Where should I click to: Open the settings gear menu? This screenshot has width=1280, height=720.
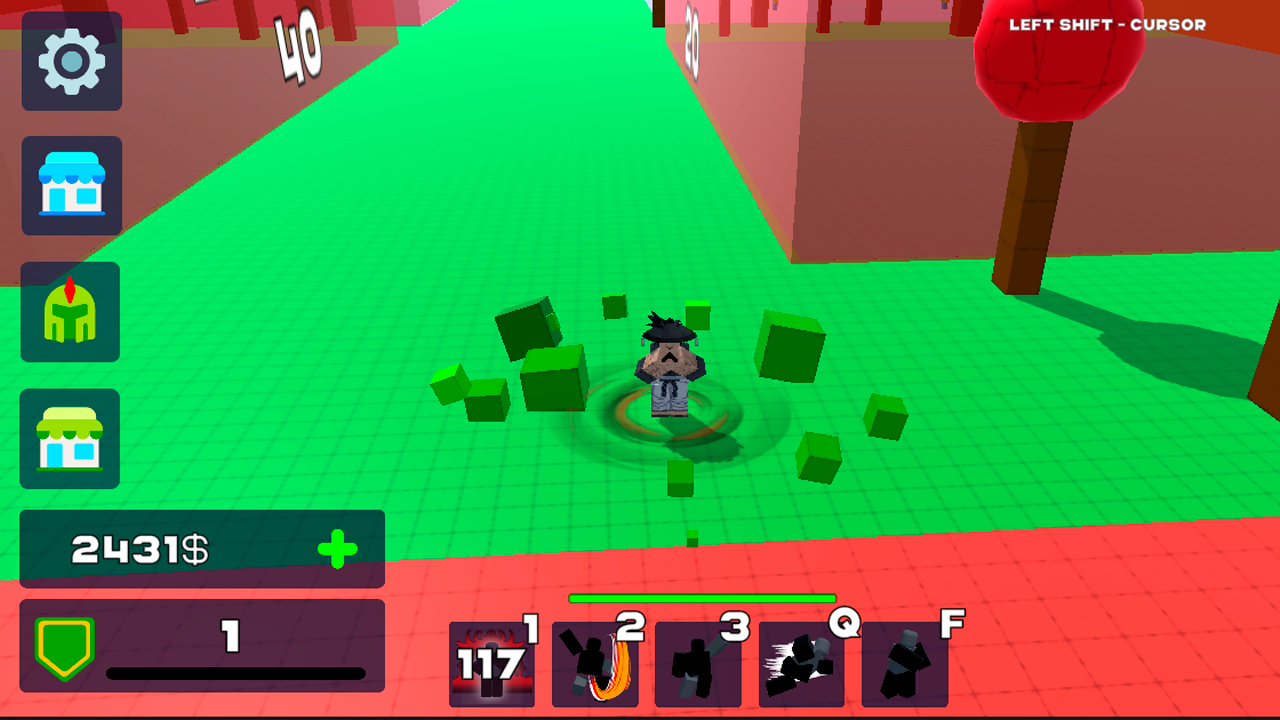(70, 62)
